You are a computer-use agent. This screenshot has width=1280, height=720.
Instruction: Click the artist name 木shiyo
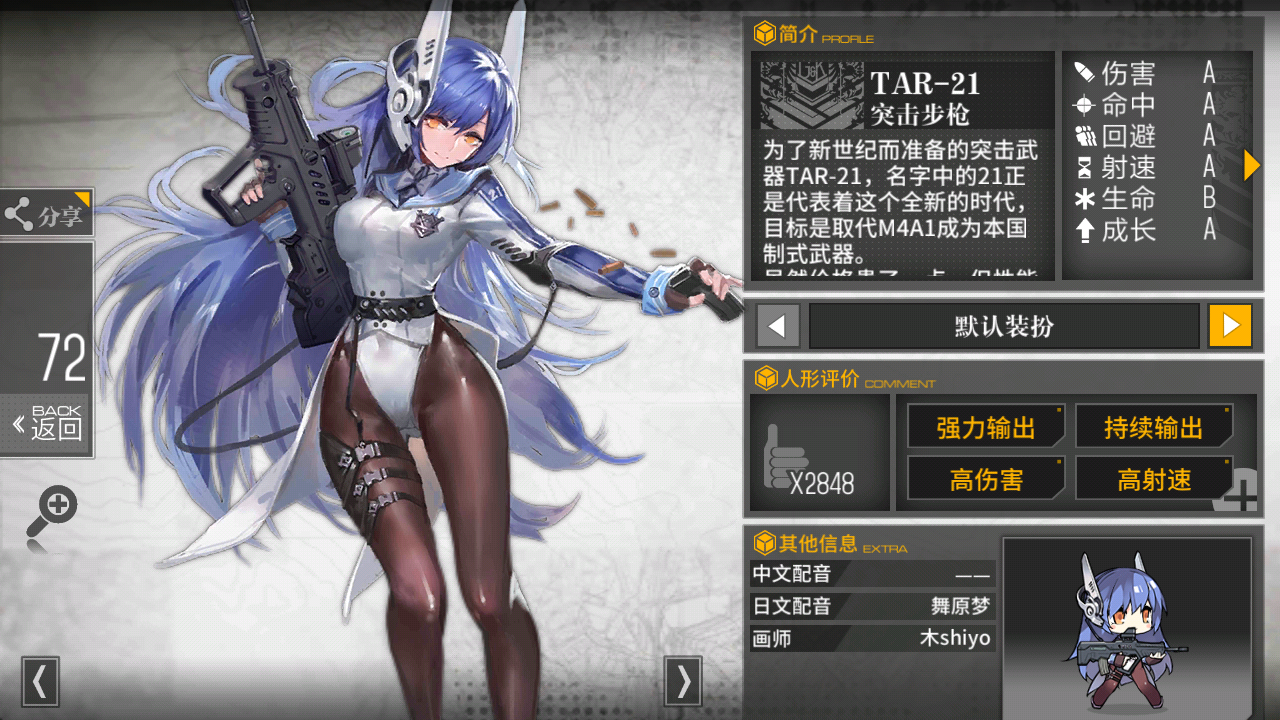(x=956, y=638)
